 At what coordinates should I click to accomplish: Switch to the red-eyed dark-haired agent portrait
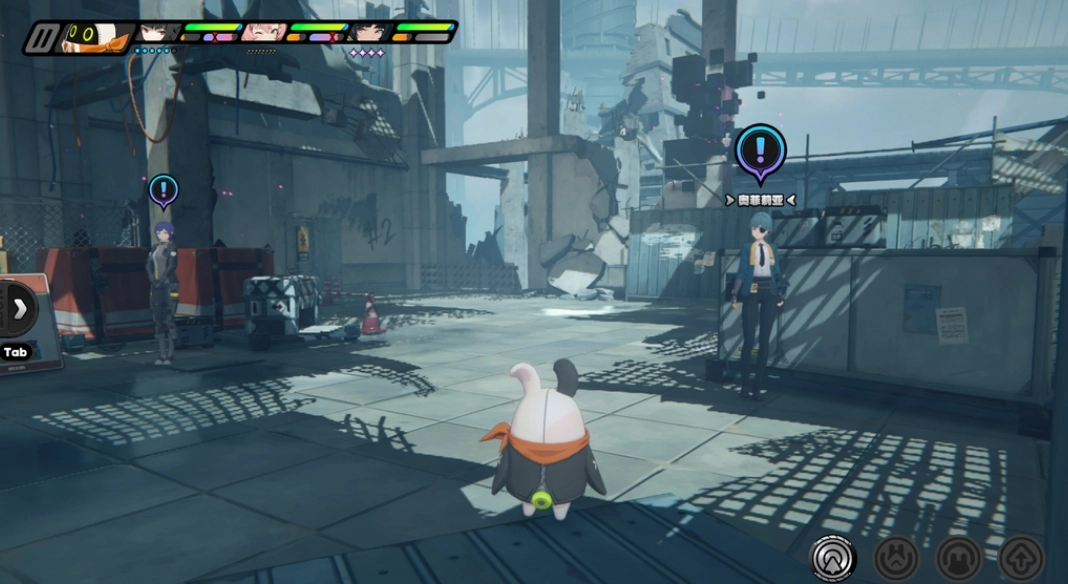pos(159,33)
